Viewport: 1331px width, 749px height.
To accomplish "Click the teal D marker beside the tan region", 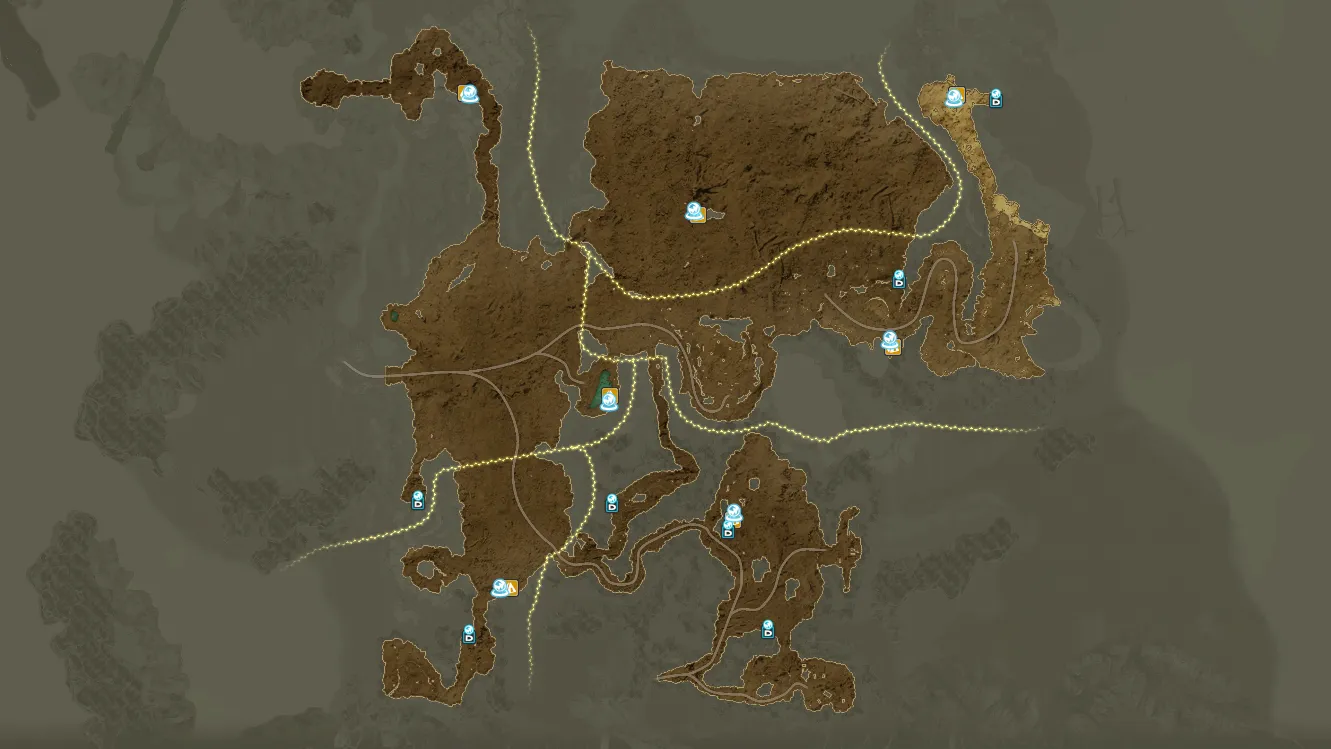I will [x=996, y=98].
